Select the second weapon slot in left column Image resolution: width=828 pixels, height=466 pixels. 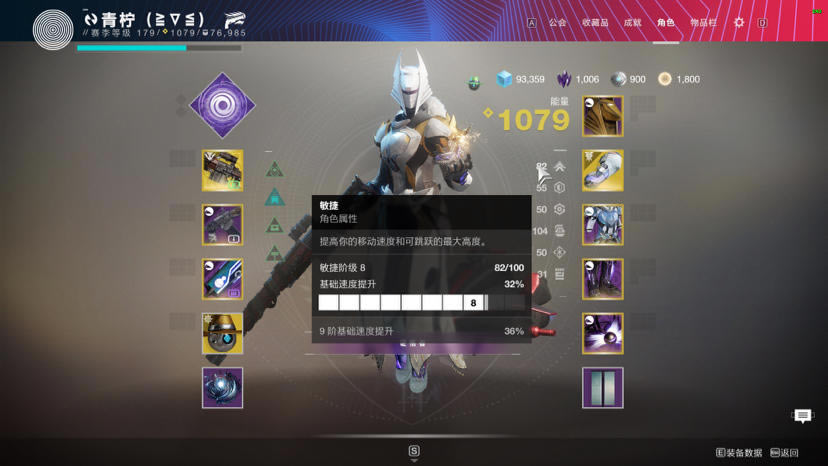click(x=222, y=225)
